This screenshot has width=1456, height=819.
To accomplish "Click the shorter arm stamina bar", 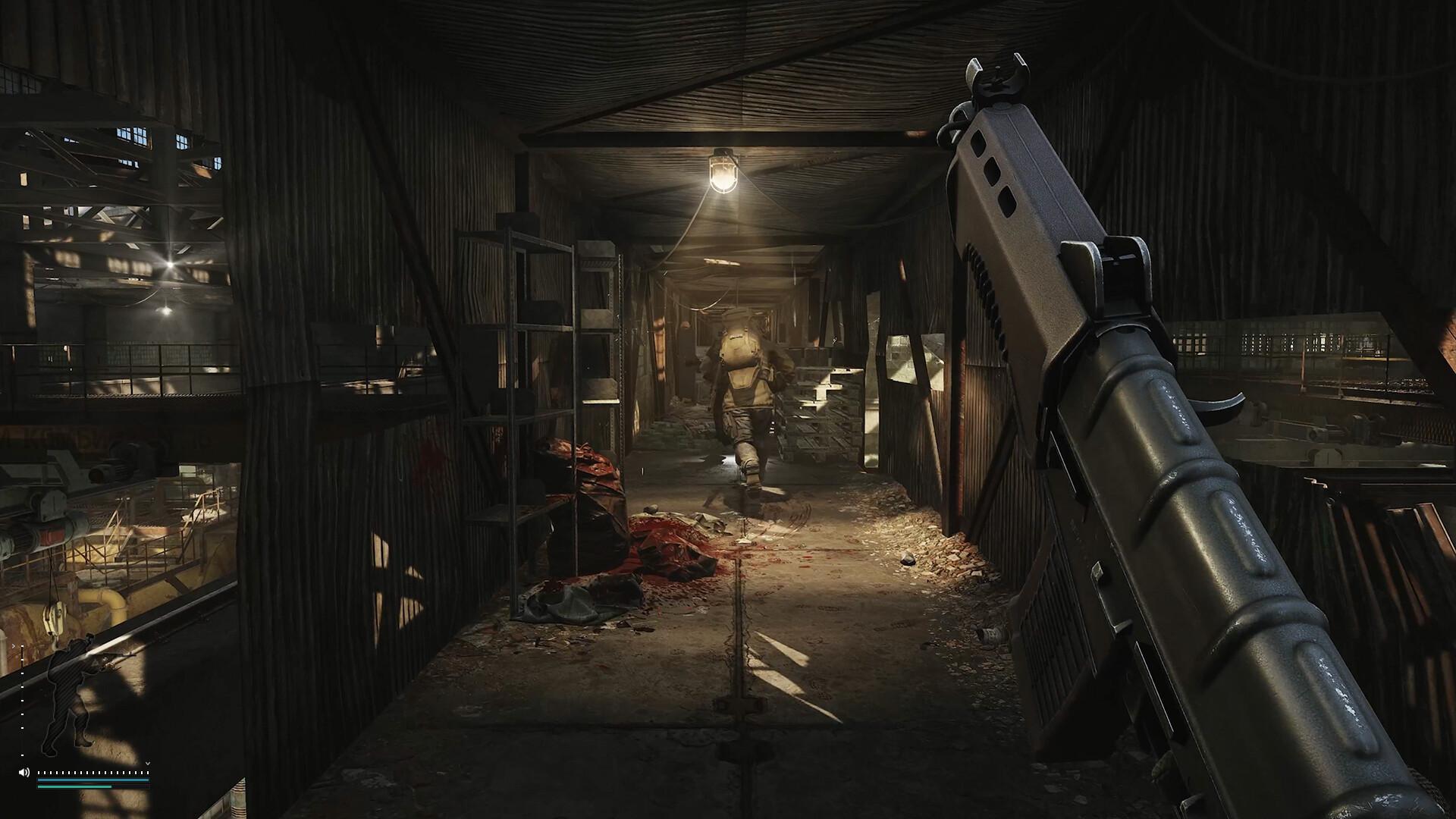I will [x=74, y=786].
